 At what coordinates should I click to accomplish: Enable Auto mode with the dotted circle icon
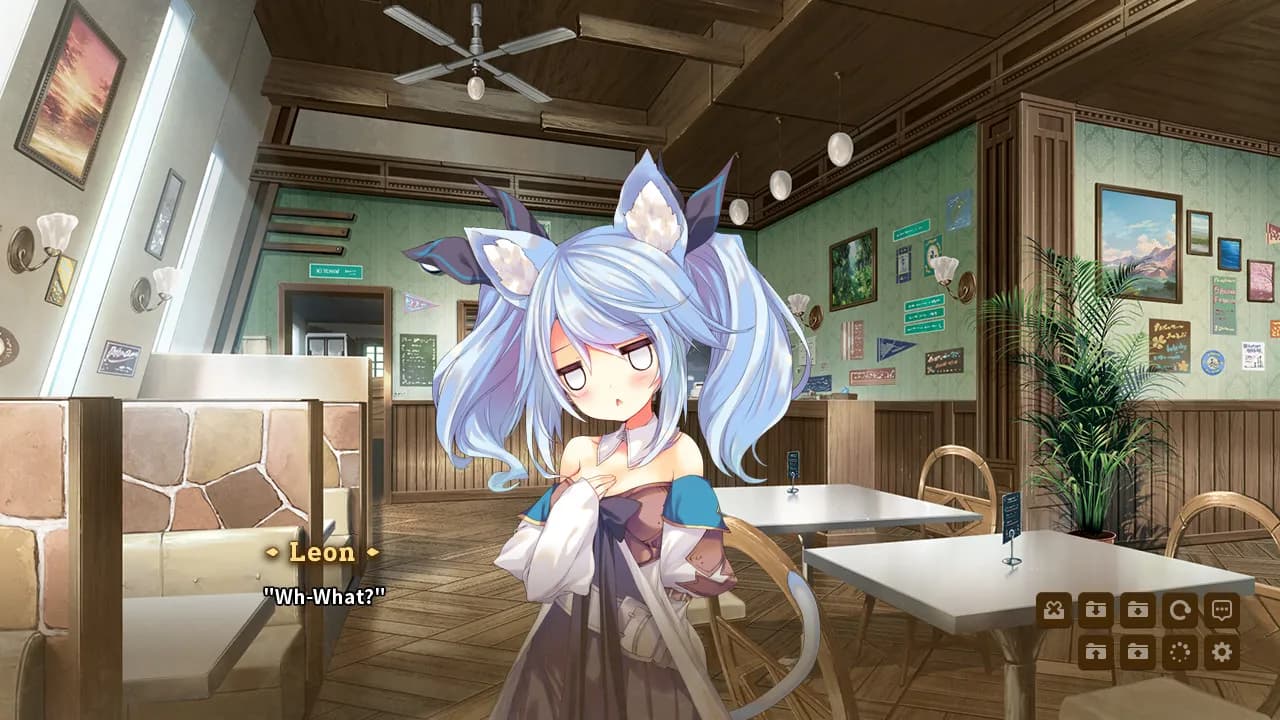[1178, 650]
